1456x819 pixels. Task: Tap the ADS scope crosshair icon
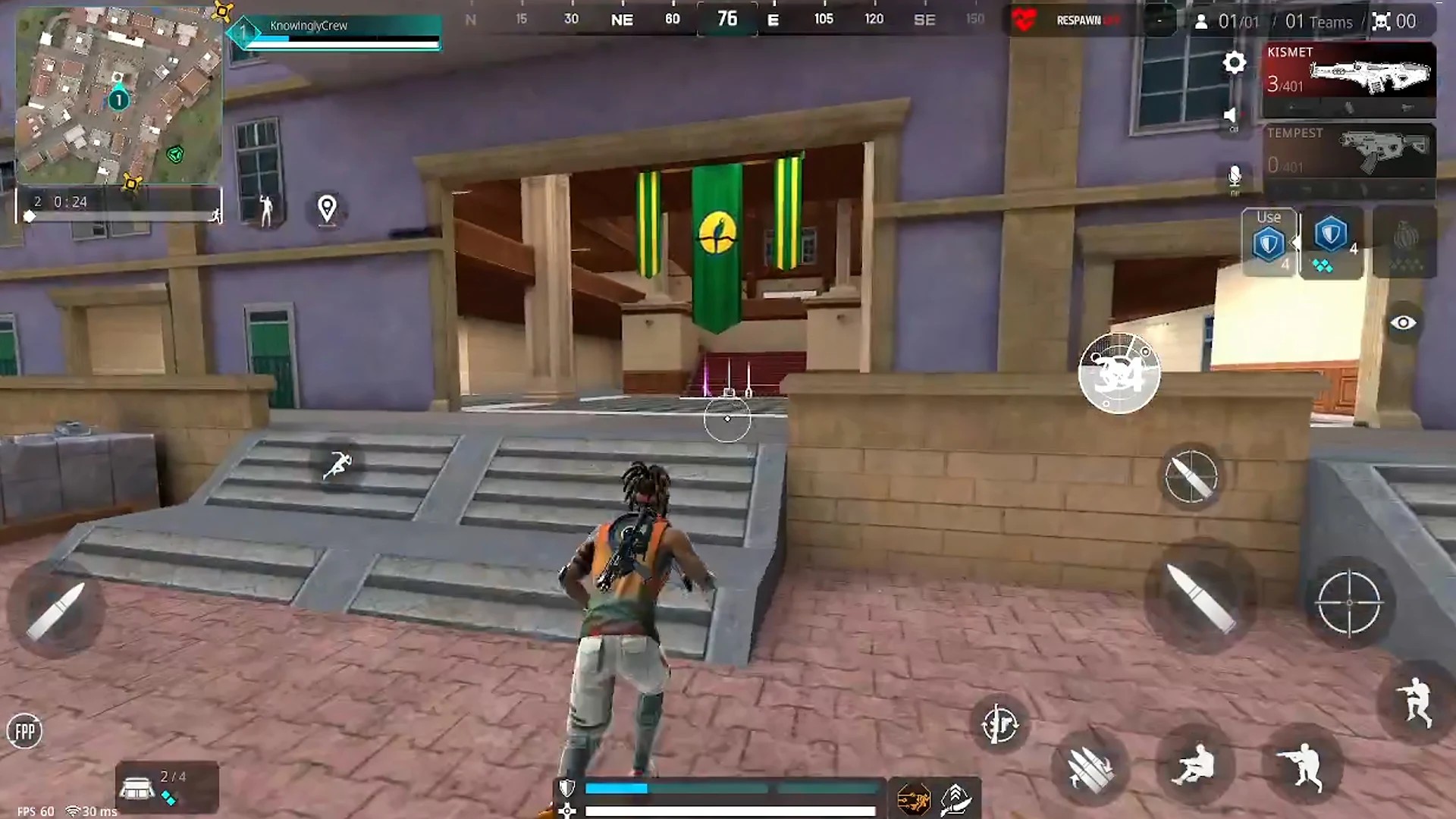(1351, 603)
